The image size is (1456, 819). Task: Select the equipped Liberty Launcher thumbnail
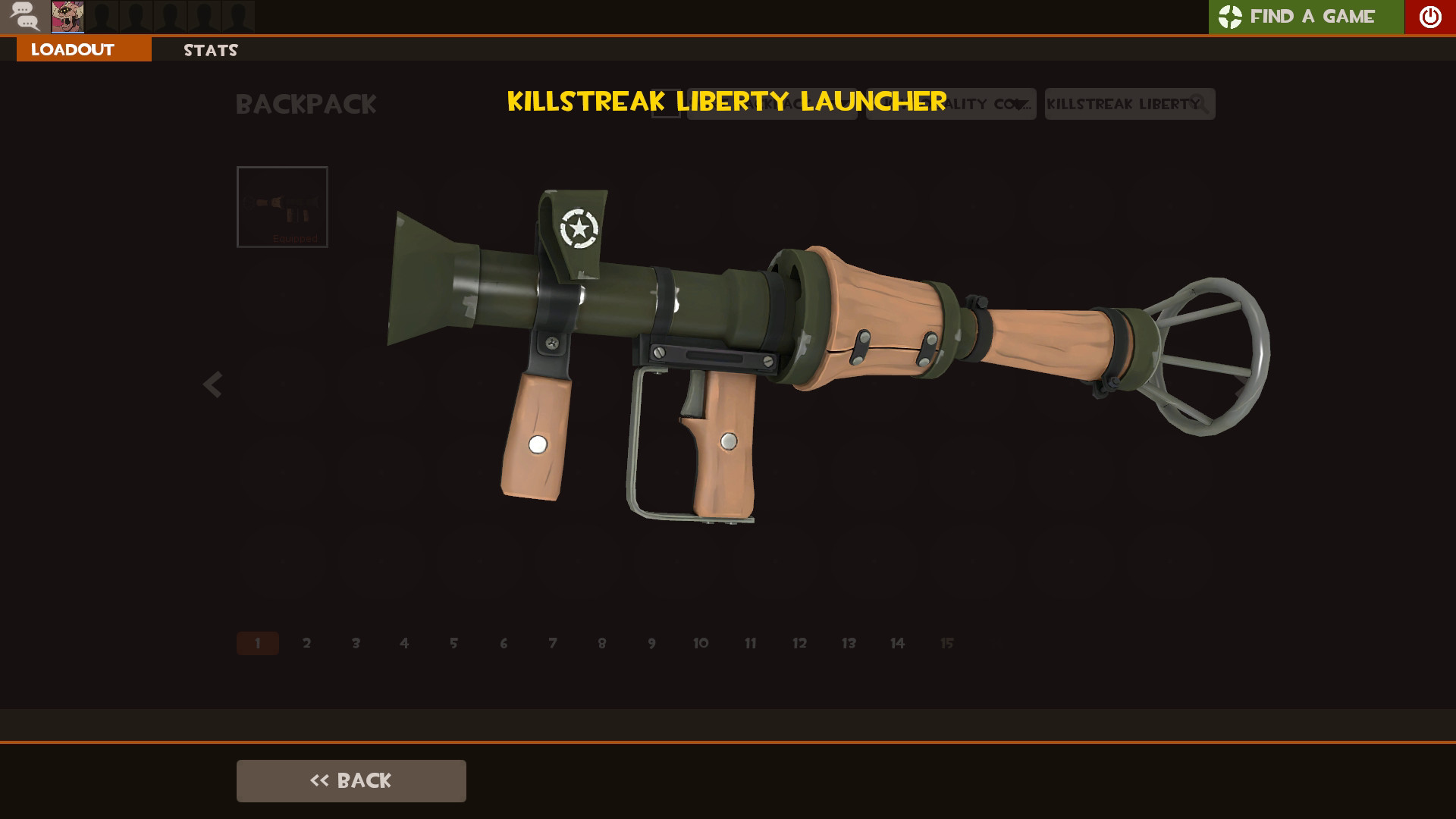(282, 207)
